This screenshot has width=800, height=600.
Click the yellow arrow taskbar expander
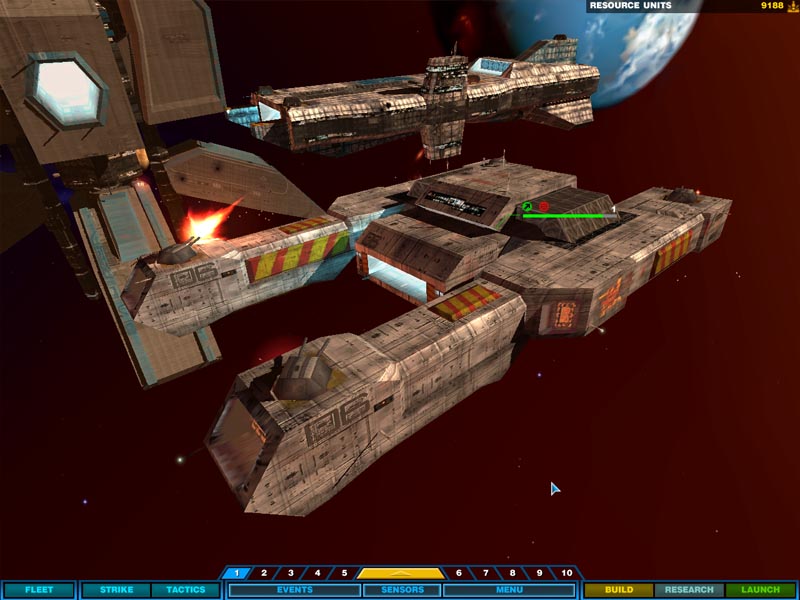(x=401, y=573)
